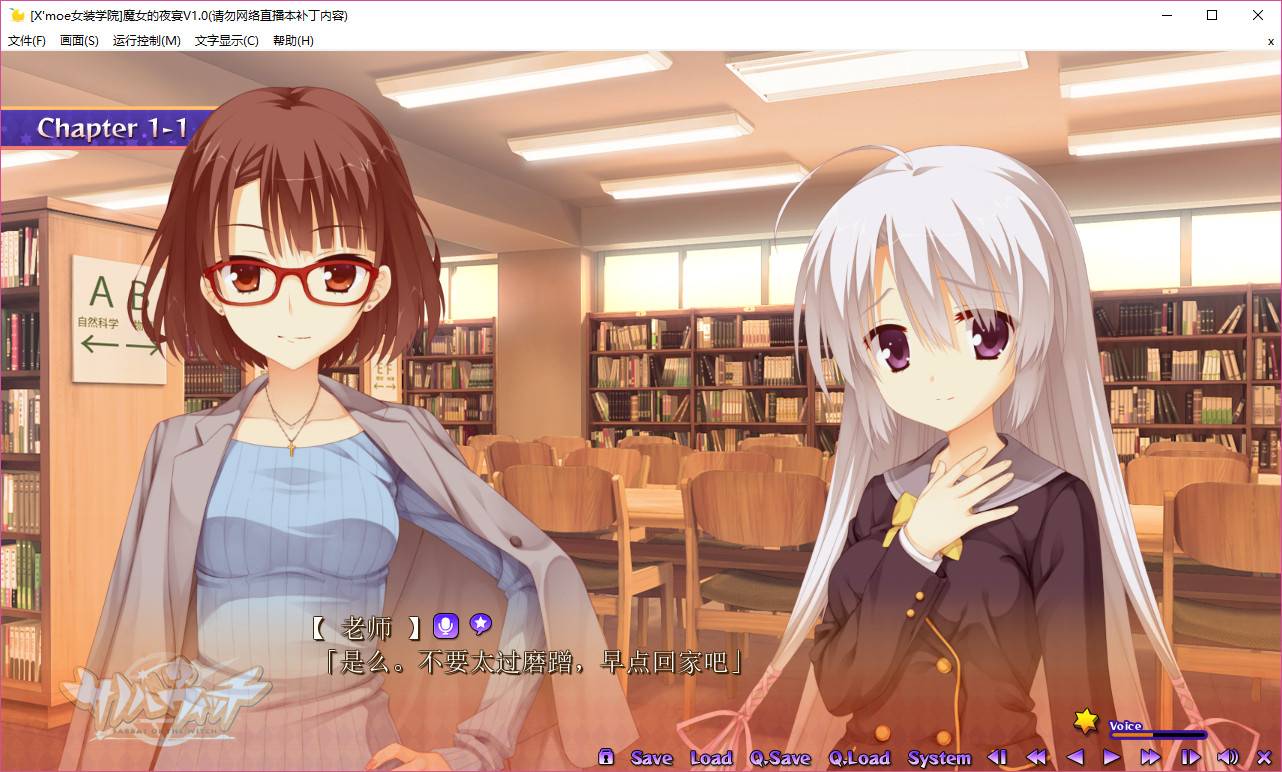Screen dimensions: 1282x772
Task: Jump back with the bar-and-left-arrow button
Action: (x=997, y=757)
